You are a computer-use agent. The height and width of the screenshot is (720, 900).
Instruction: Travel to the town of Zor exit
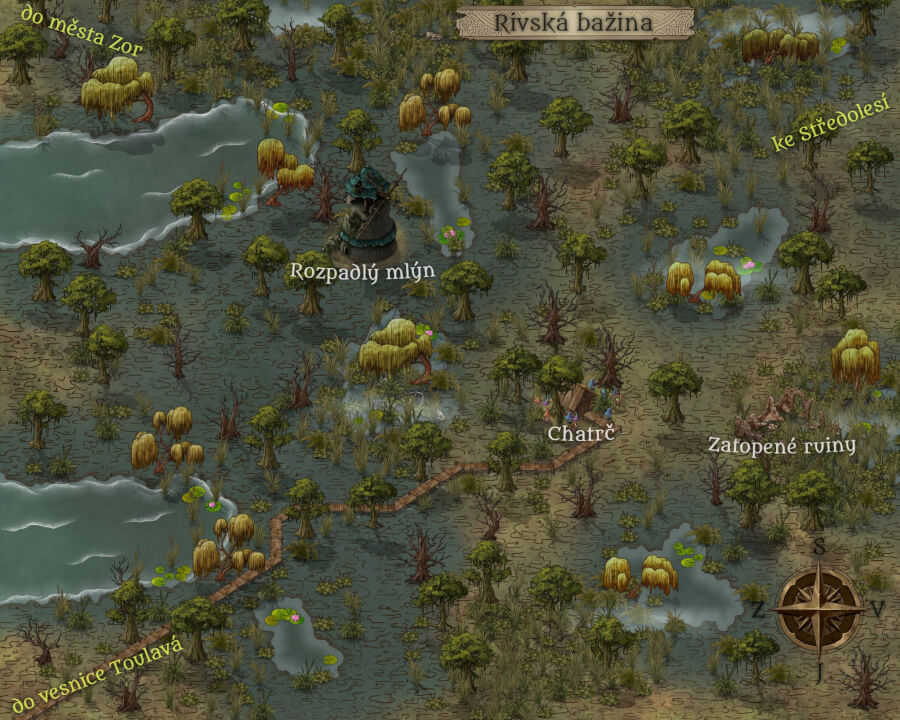[x=73, y=30]
